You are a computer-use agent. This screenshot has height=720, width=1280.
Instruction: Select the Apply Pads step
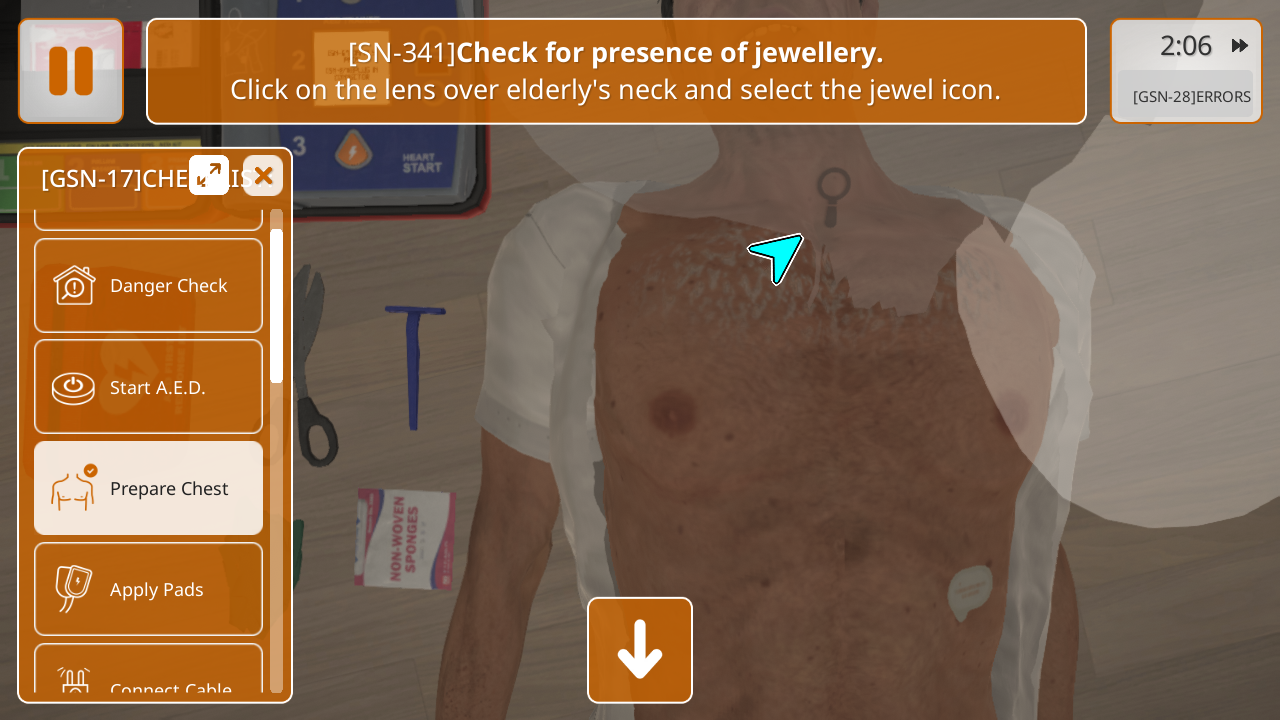(149, 589)
